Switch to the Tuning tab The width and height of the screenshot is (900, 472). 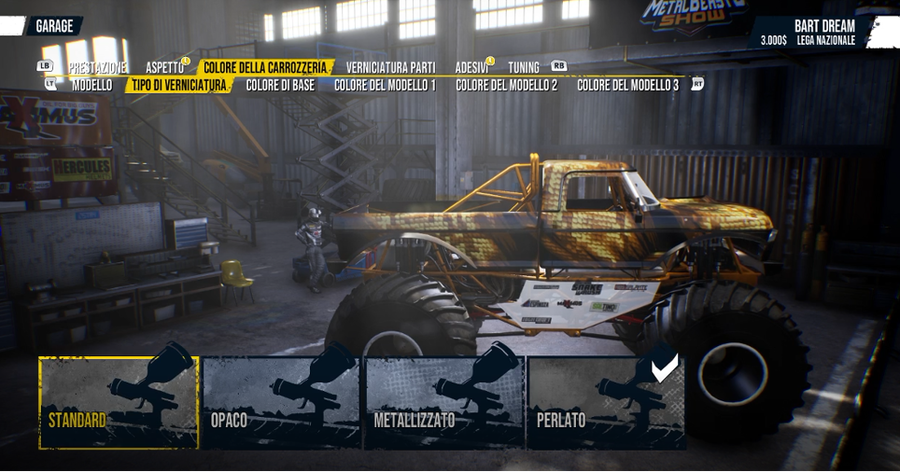524,67
